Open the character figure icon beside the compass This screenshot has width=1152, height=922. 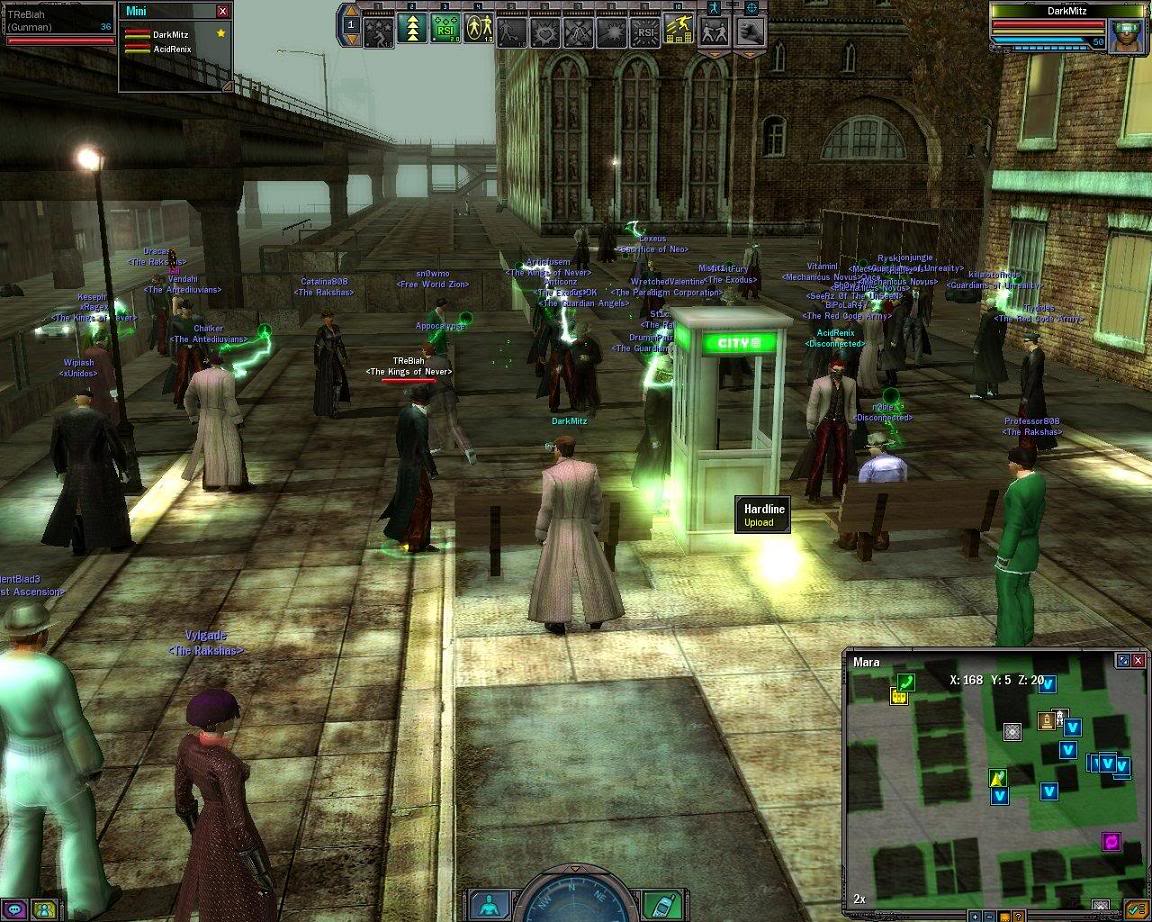490,905
